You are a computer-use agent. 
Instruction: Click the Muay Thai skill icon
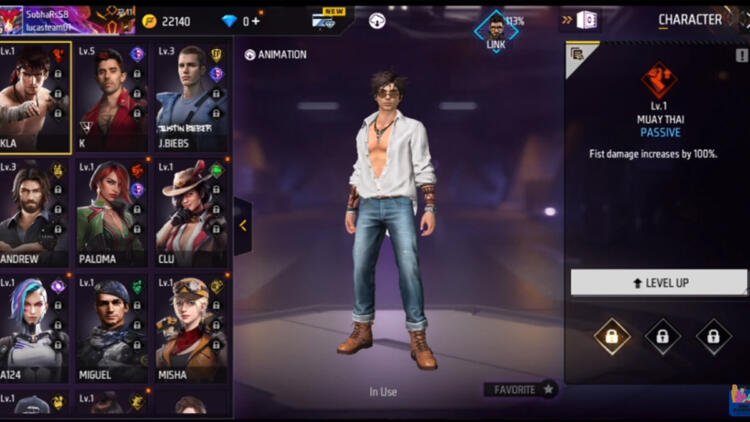[x=659, y=78]
